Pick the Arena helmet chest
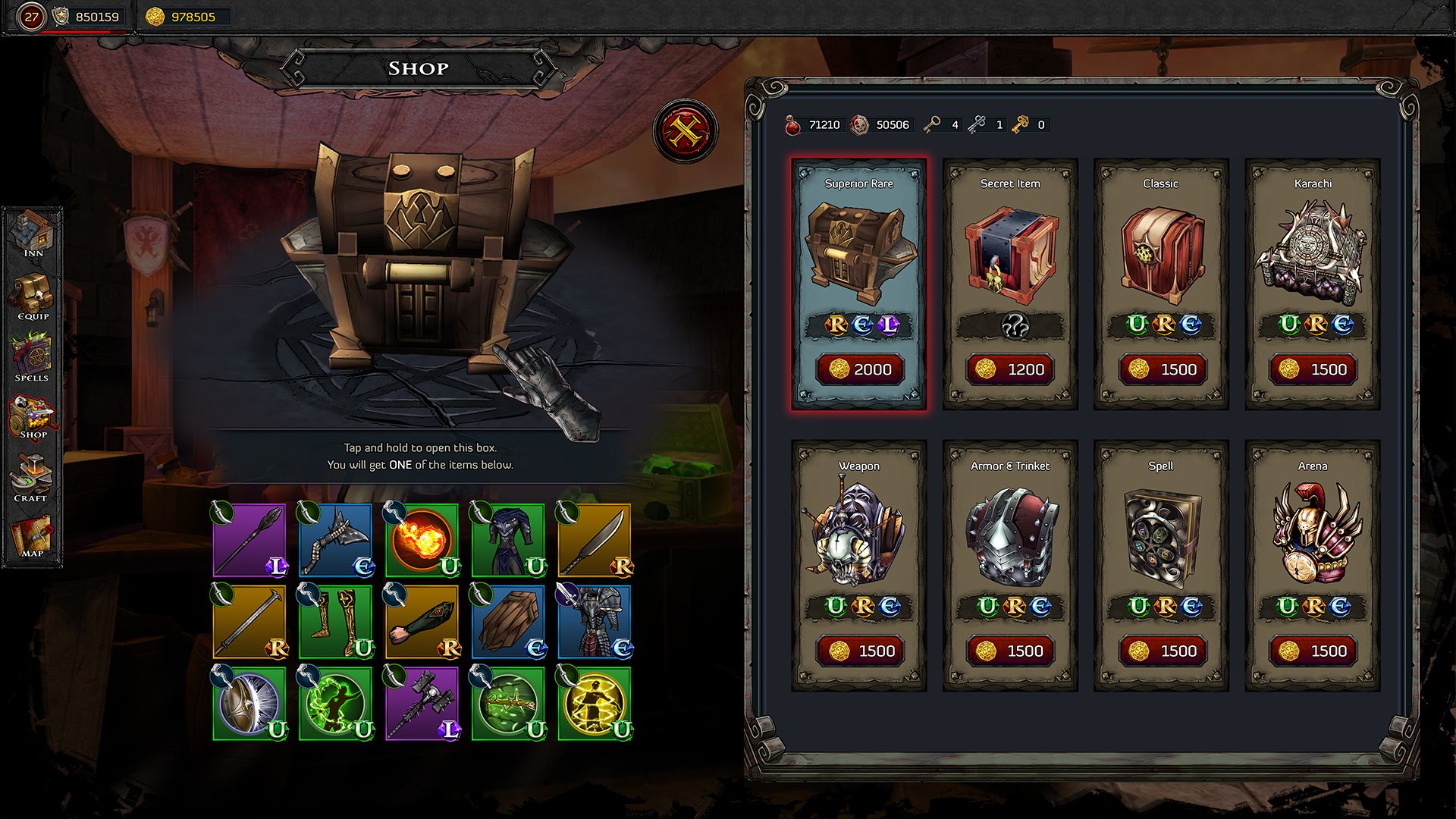This screenshot has width=1456, height=819. click(x=1312, y=565)
